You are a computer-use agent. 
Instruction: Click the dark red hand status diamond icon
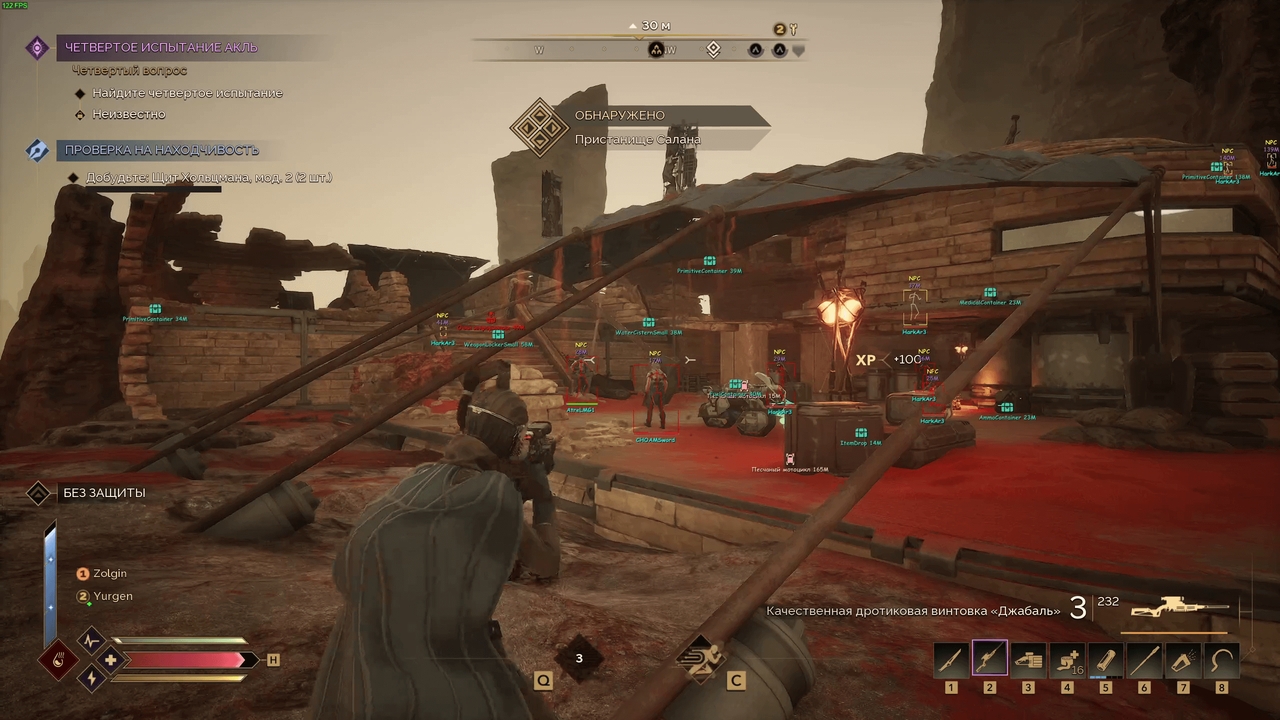coord(59,660)
